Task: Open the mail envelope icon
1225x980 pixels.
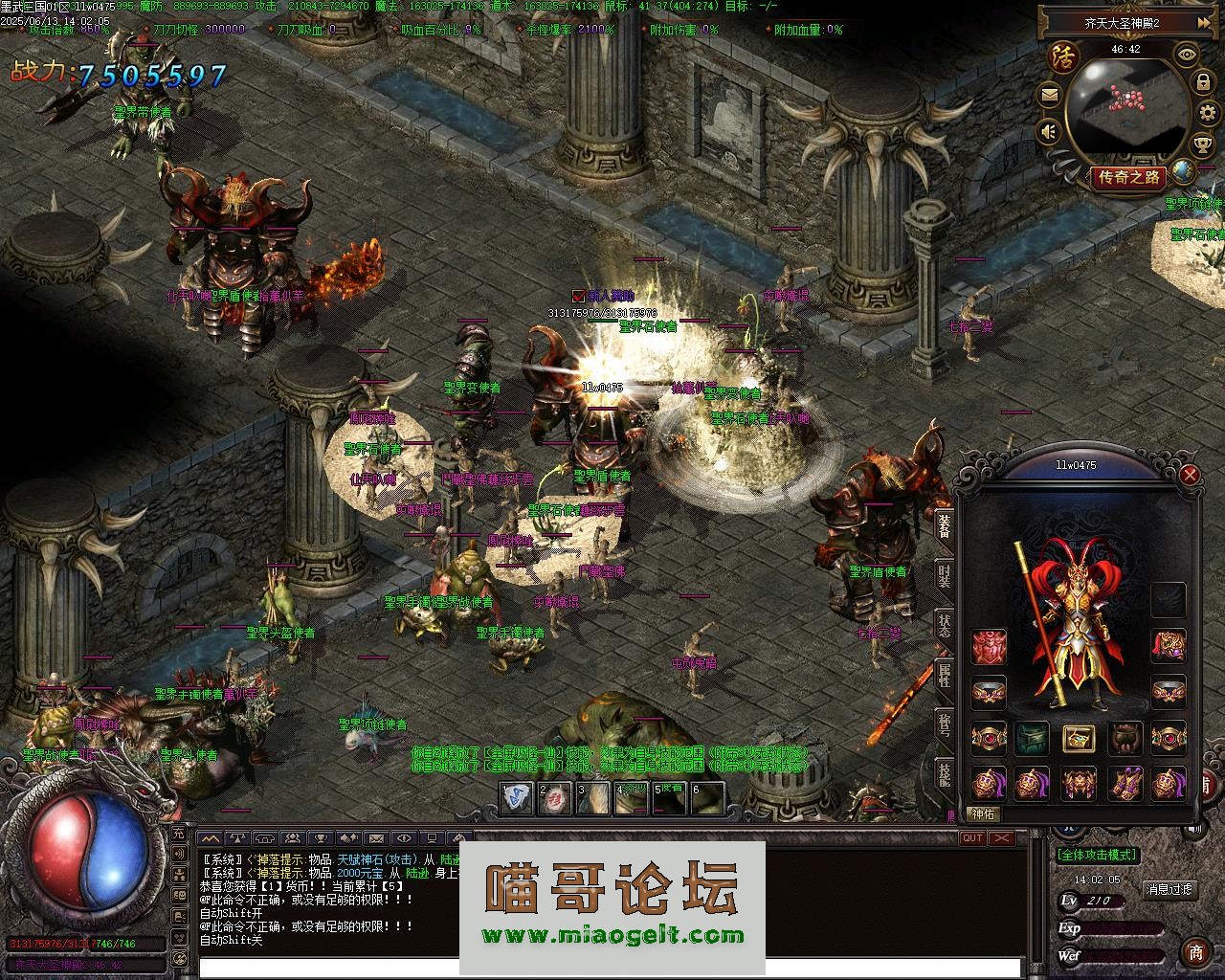Action: pos(1049,95)
